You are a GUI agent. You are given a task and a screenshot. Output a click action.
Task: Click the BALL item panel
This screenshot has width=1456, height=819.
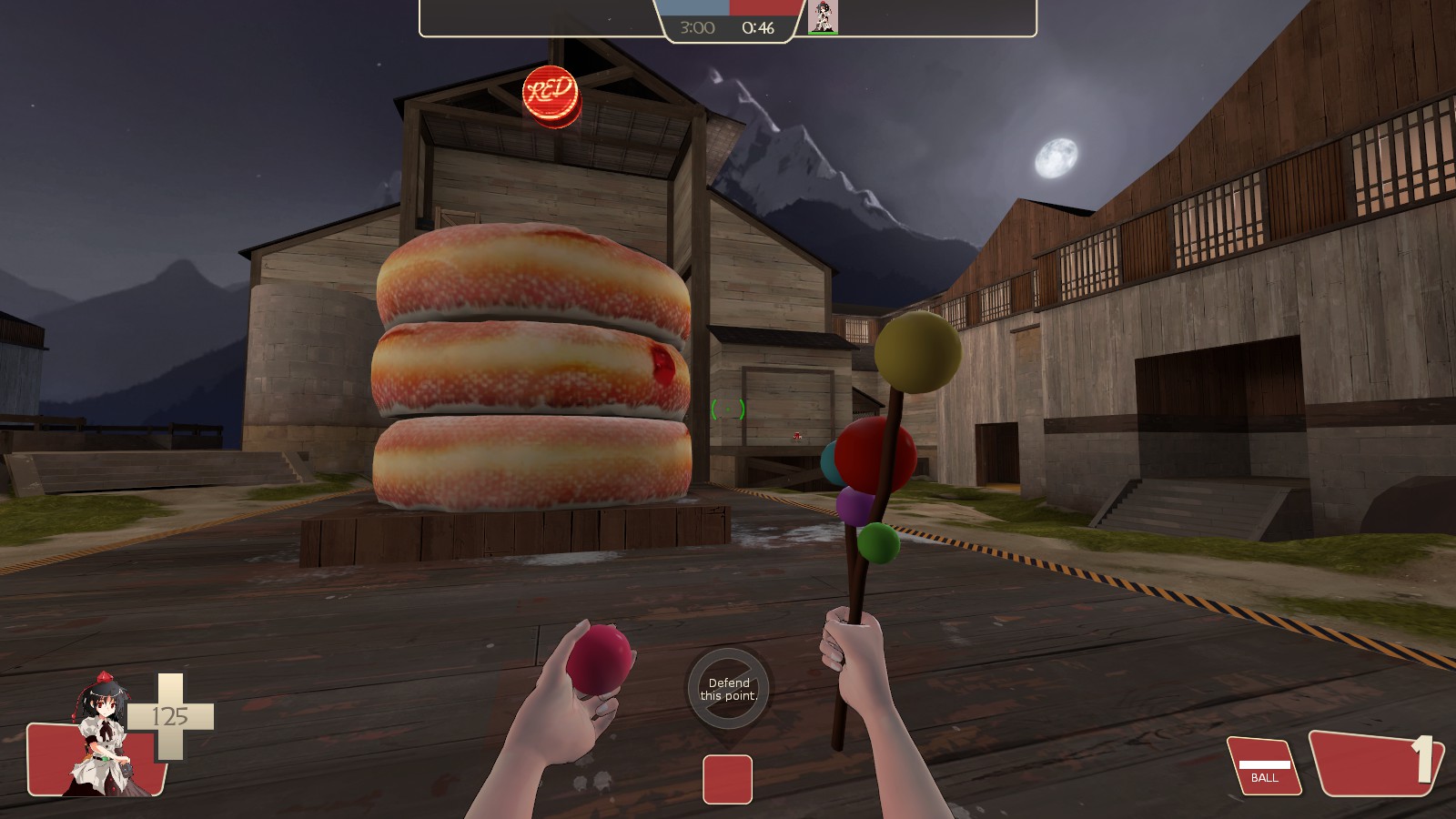pyautogui.click(x=1264, y=765)
